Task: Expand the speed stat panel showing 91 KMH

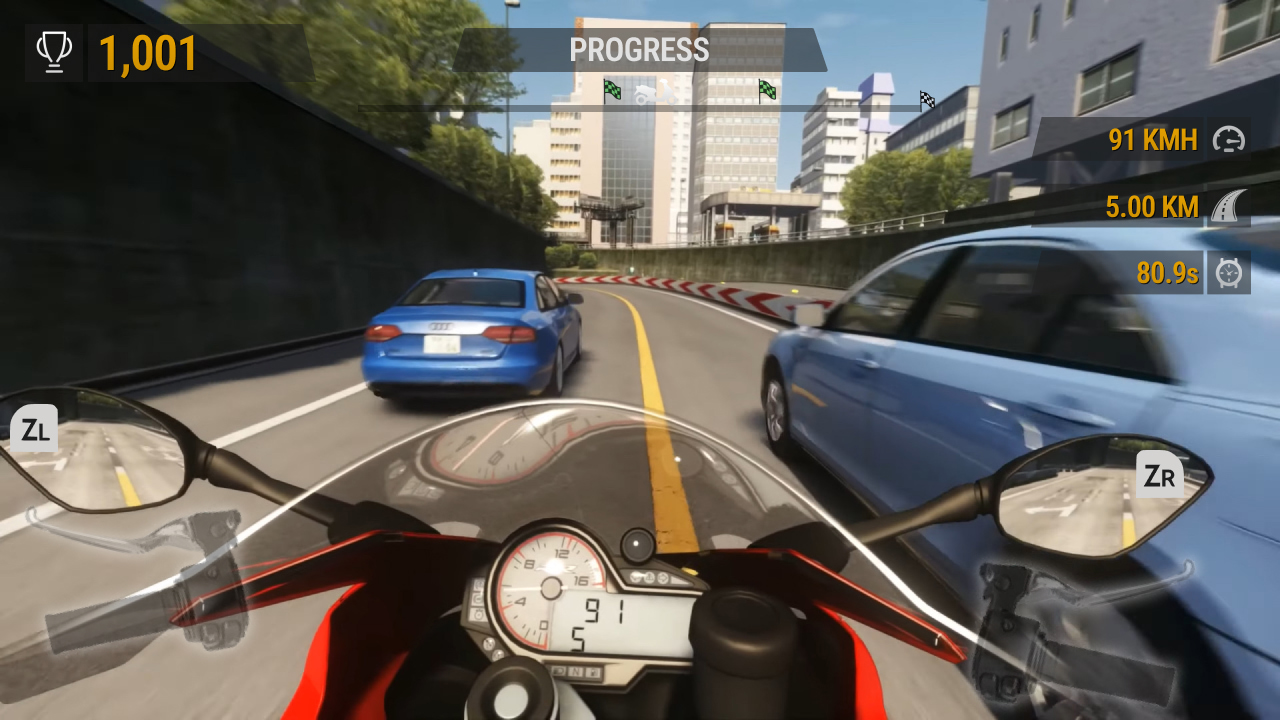Action: [1155, 140]
